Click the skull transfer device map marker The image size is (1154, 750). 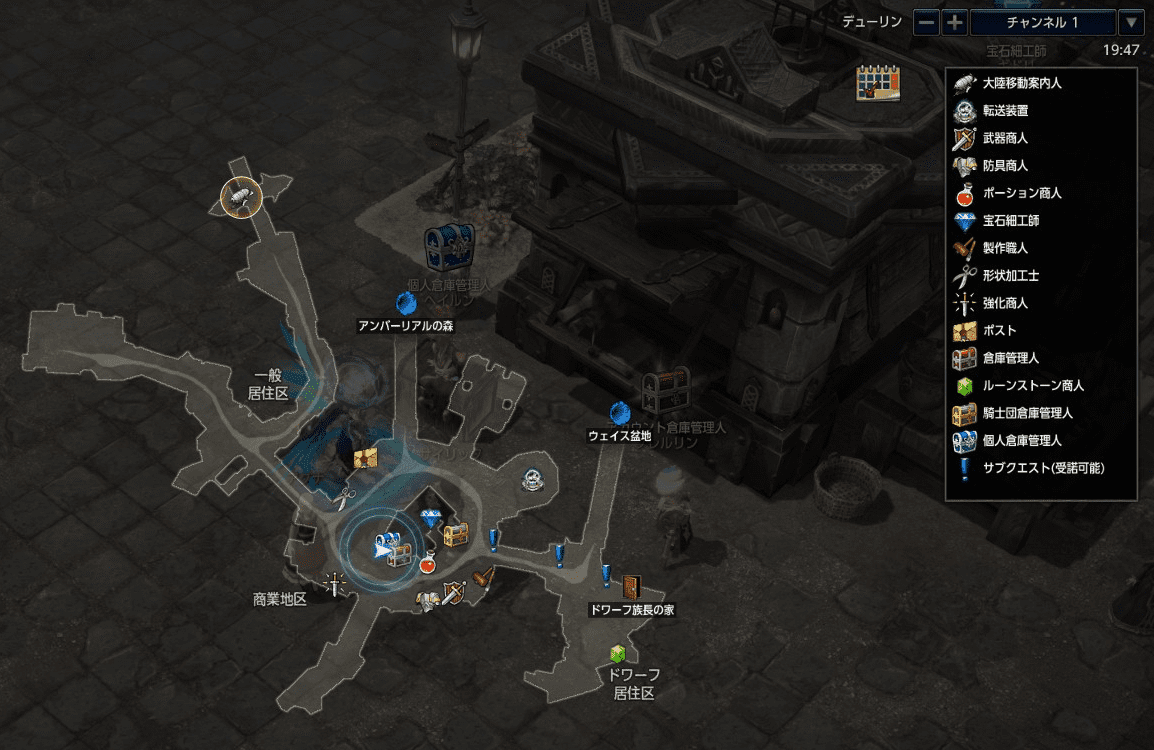(x=533, y=480)
